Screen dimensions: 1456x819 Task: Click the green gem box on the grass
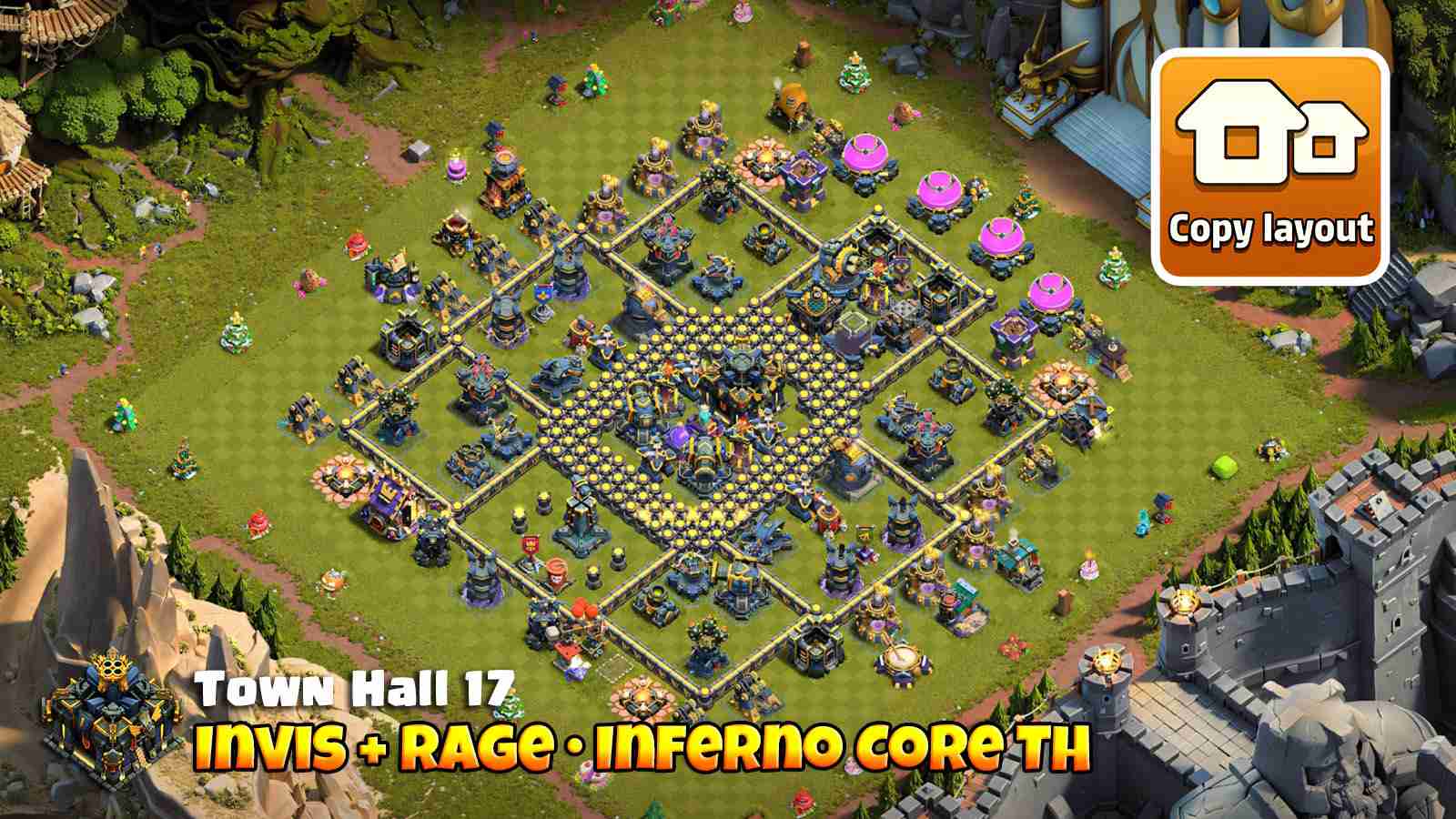point(1224,469)
